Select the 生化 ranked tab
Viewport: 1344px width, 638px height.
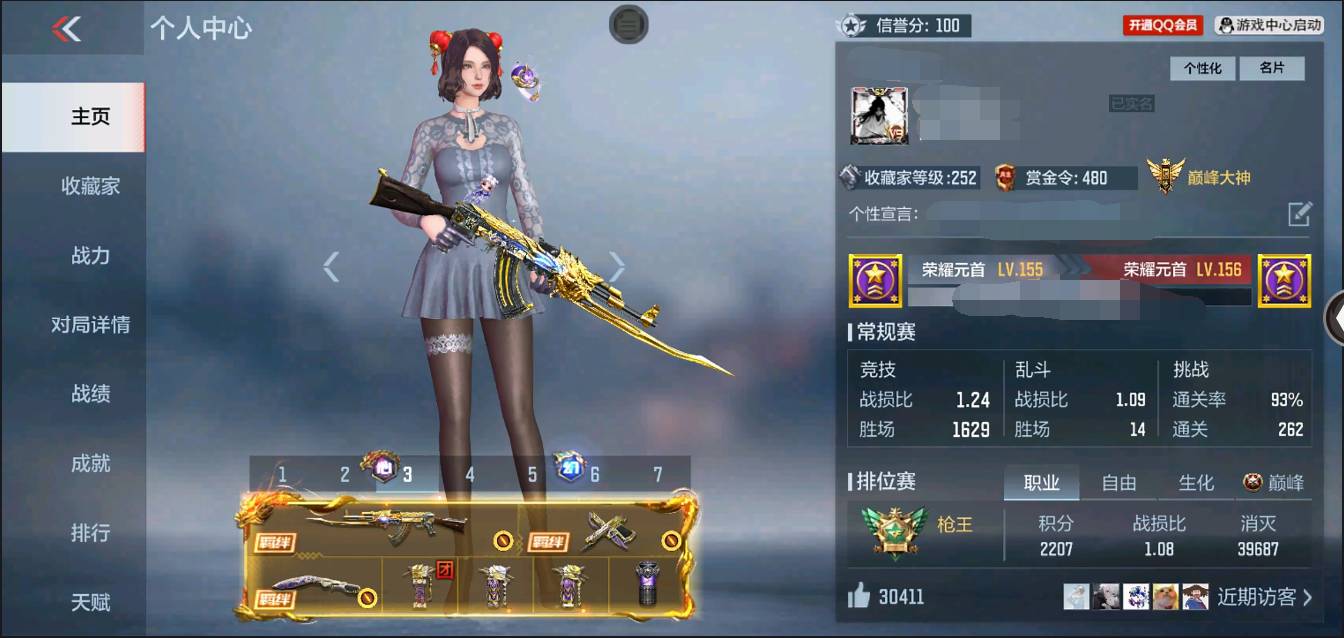coord(1195,483)
